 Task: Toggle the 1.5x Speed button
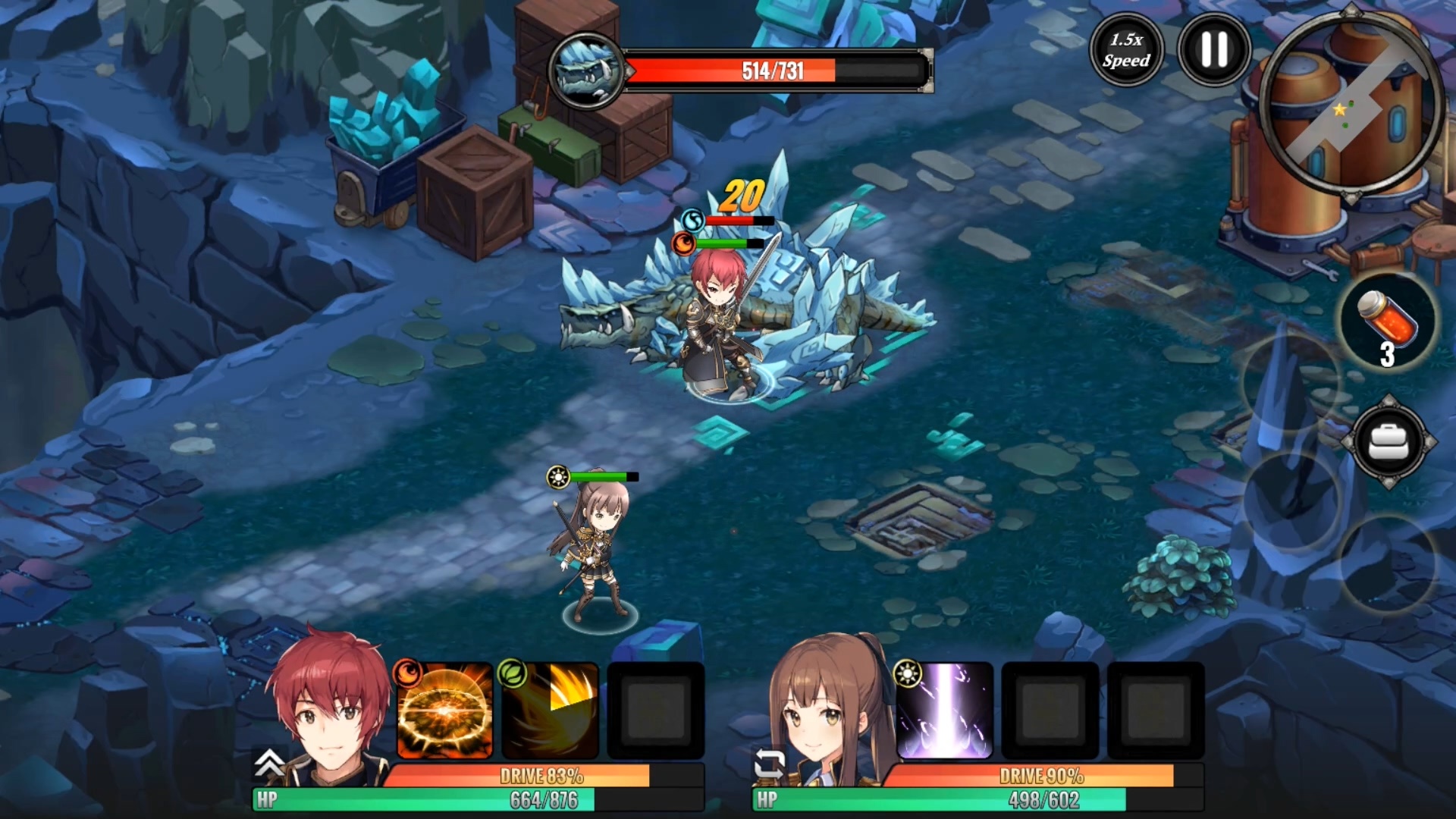point(1126,50)
